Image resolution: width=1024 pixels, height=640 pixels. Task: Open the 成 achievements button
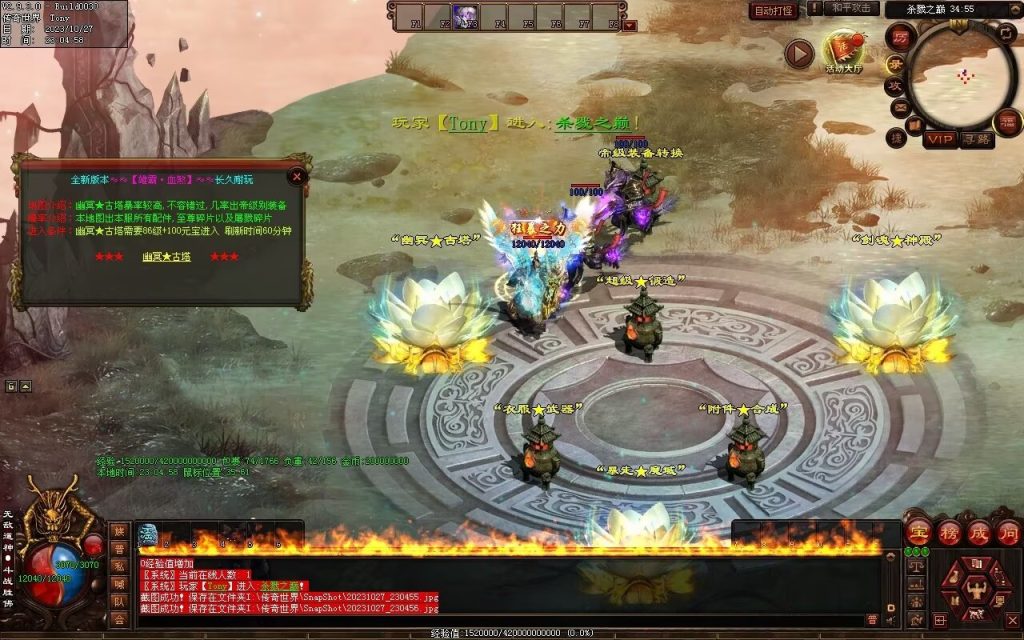pyautogui.click(x=979, y=531)
